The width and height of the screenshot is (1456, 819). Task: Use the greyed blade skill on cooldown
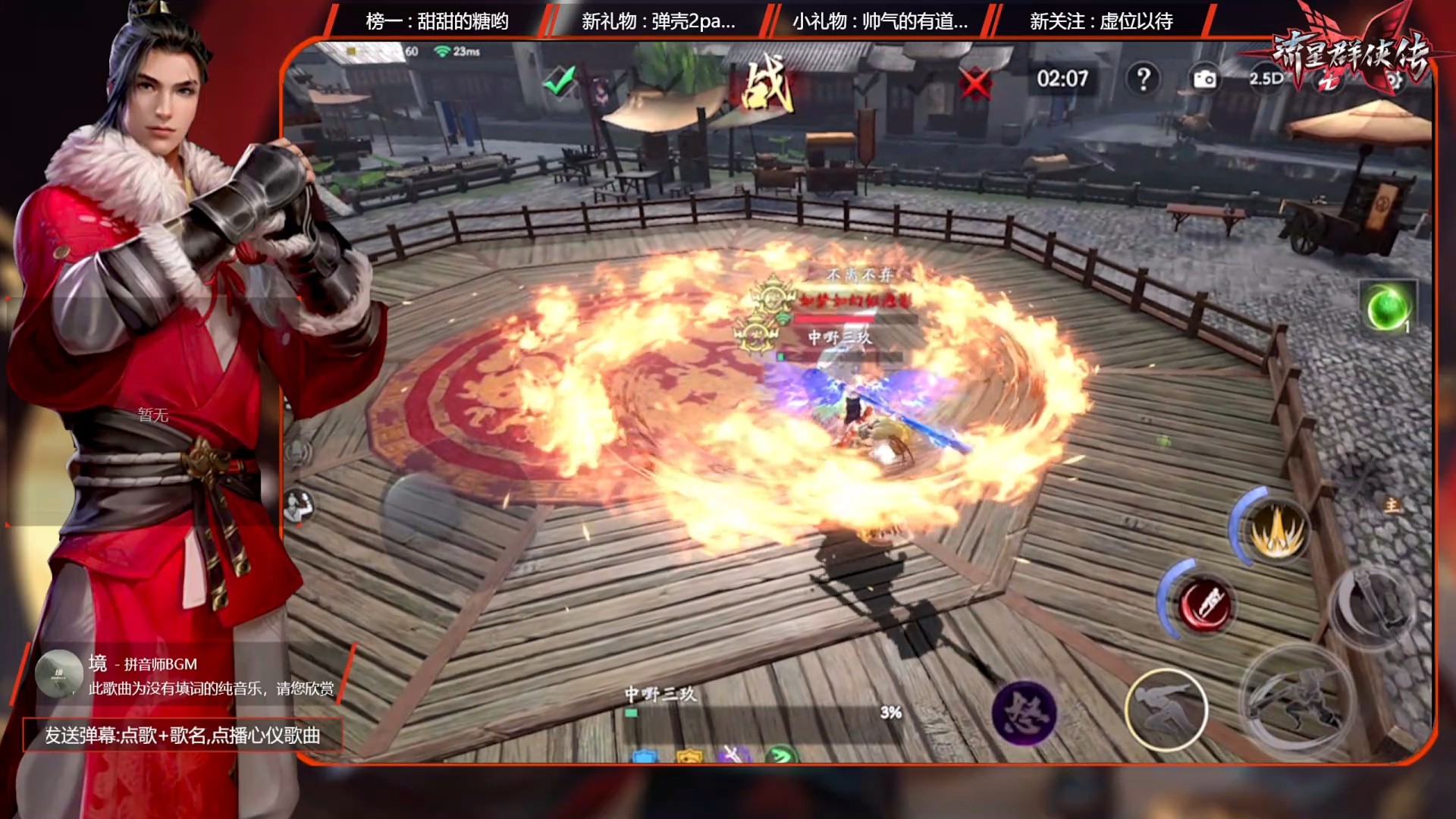click(x=1373, y=605)
